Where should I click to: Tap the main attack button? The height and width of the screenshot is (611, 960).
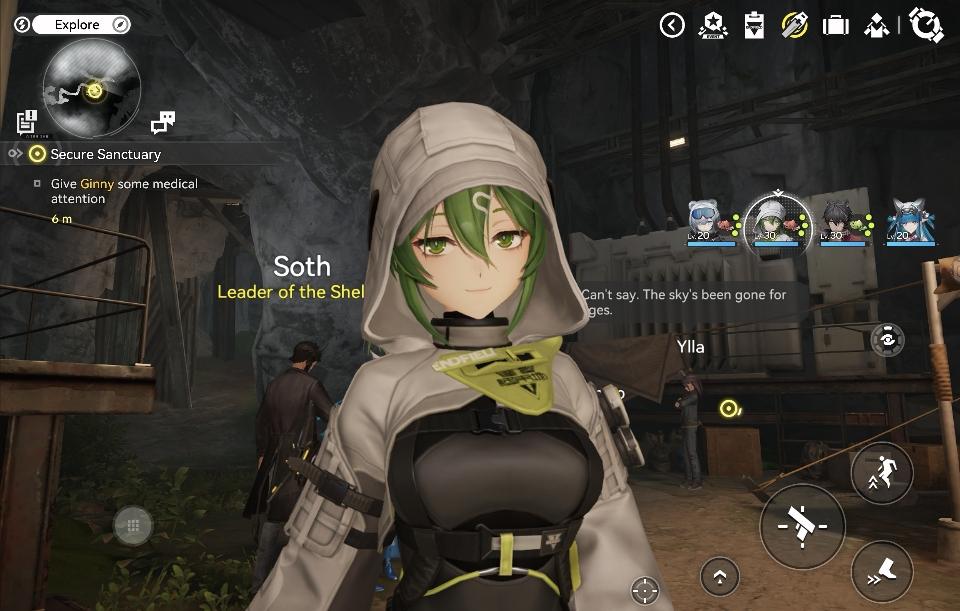[x=802, y=525]
